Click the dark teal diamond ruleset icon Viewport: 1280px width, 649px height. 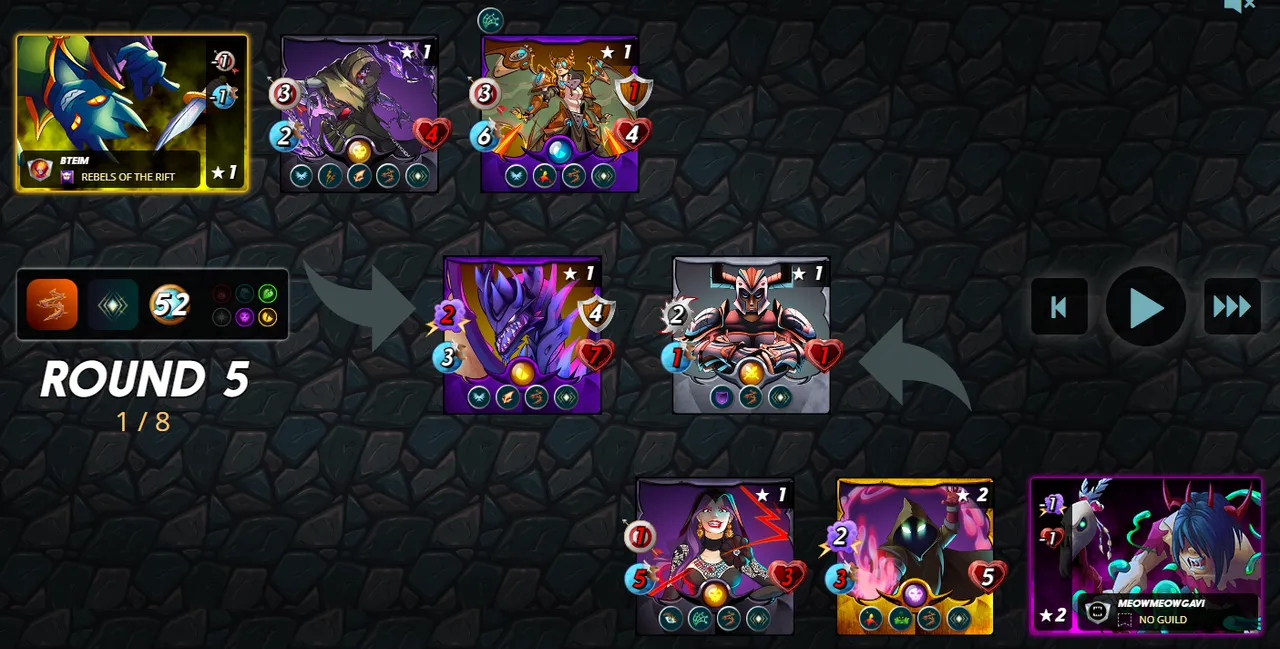(x=112, y=304)
